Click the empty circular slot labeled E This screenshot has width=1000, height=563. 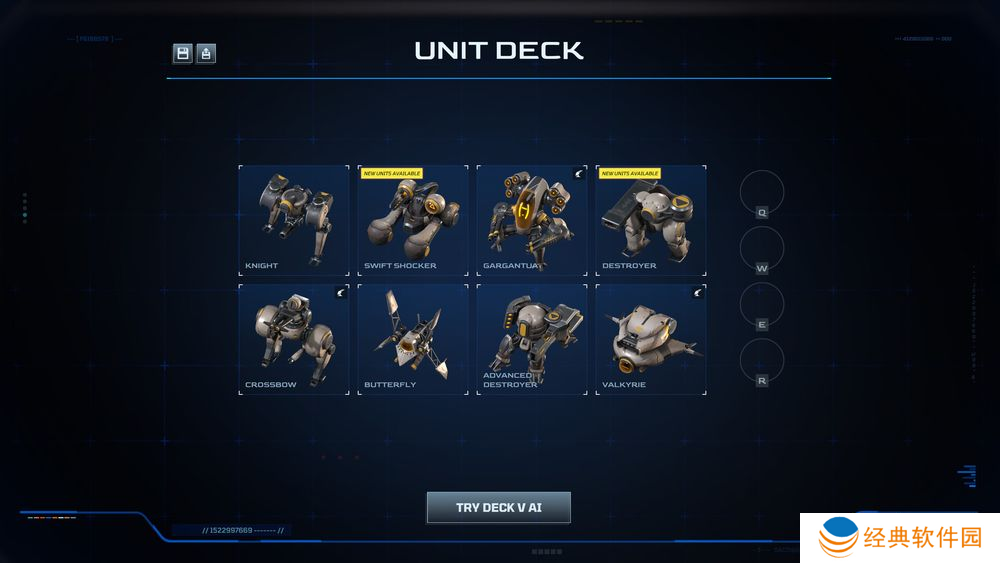[762, 304]
